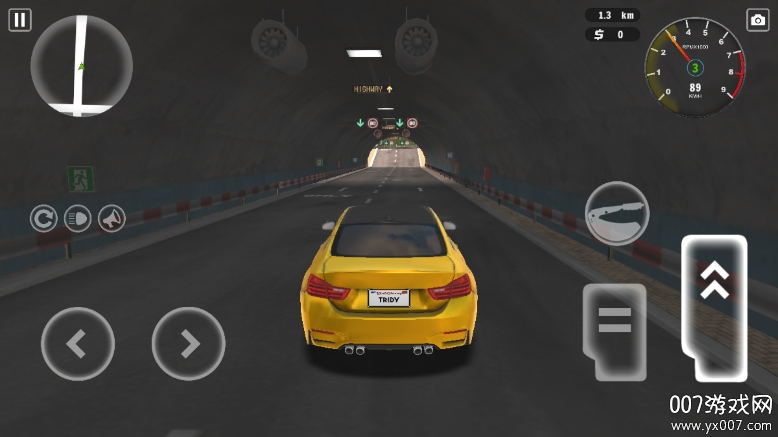Sound the horn with the megaphone icon
778x437 pixels.
[x=111, y=217]
